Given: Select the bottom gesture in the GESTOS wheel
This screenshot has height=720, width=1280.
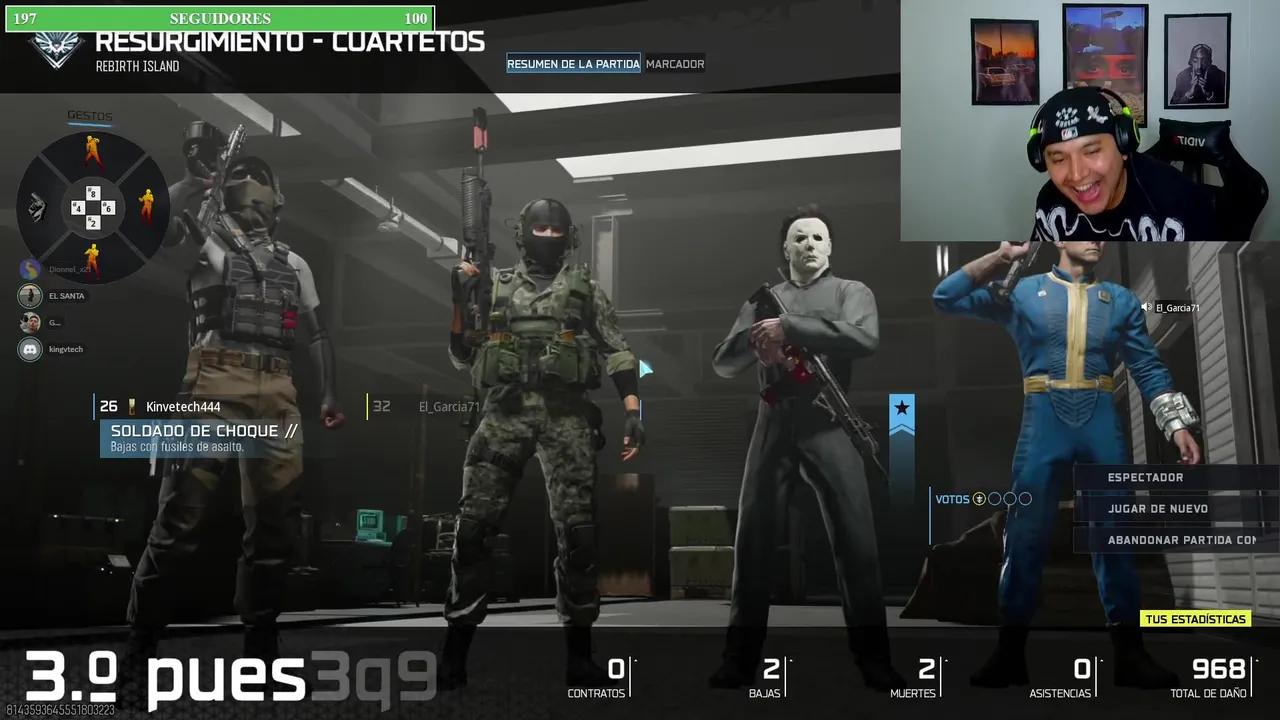Looking at the screenshot, I should 92,255.
